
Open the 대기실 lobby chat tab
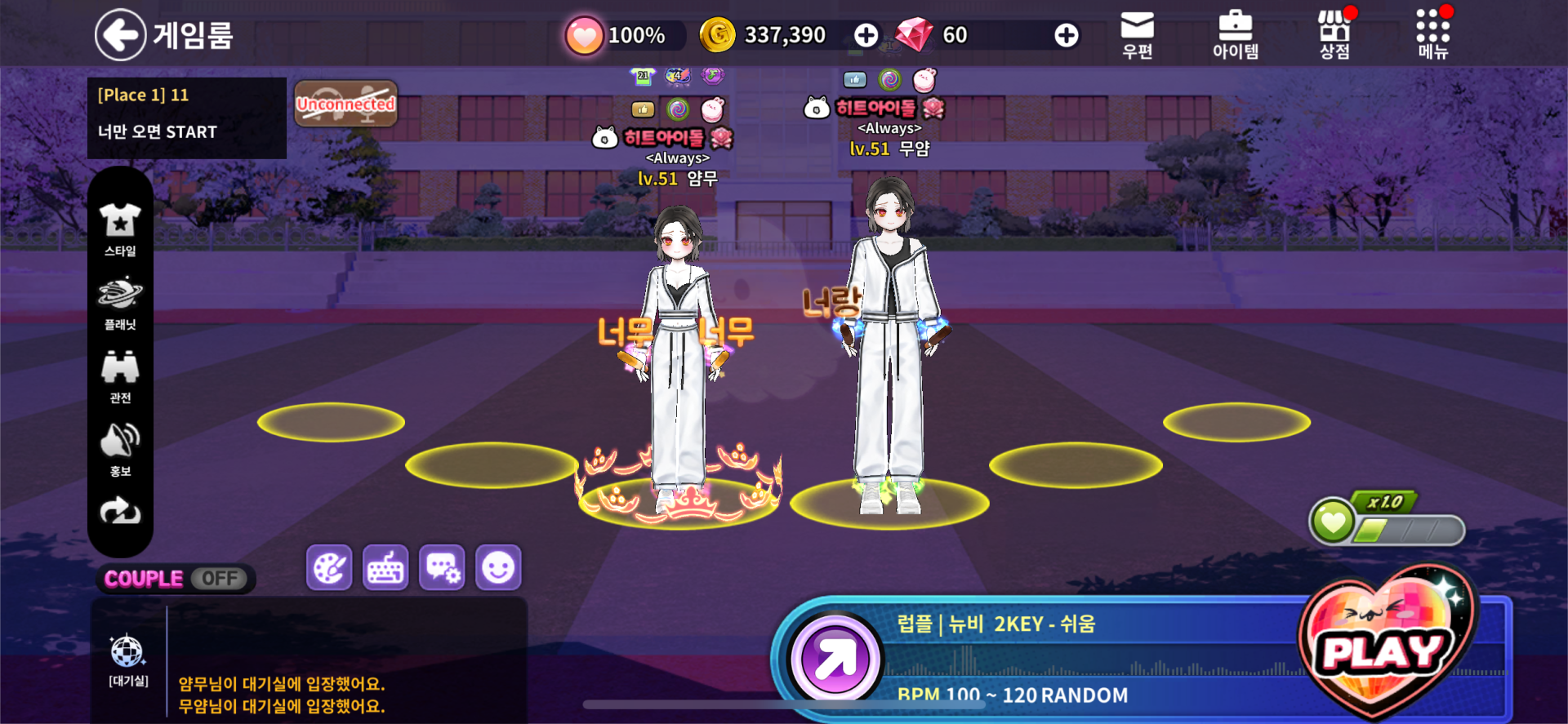[x=128, y=660]
